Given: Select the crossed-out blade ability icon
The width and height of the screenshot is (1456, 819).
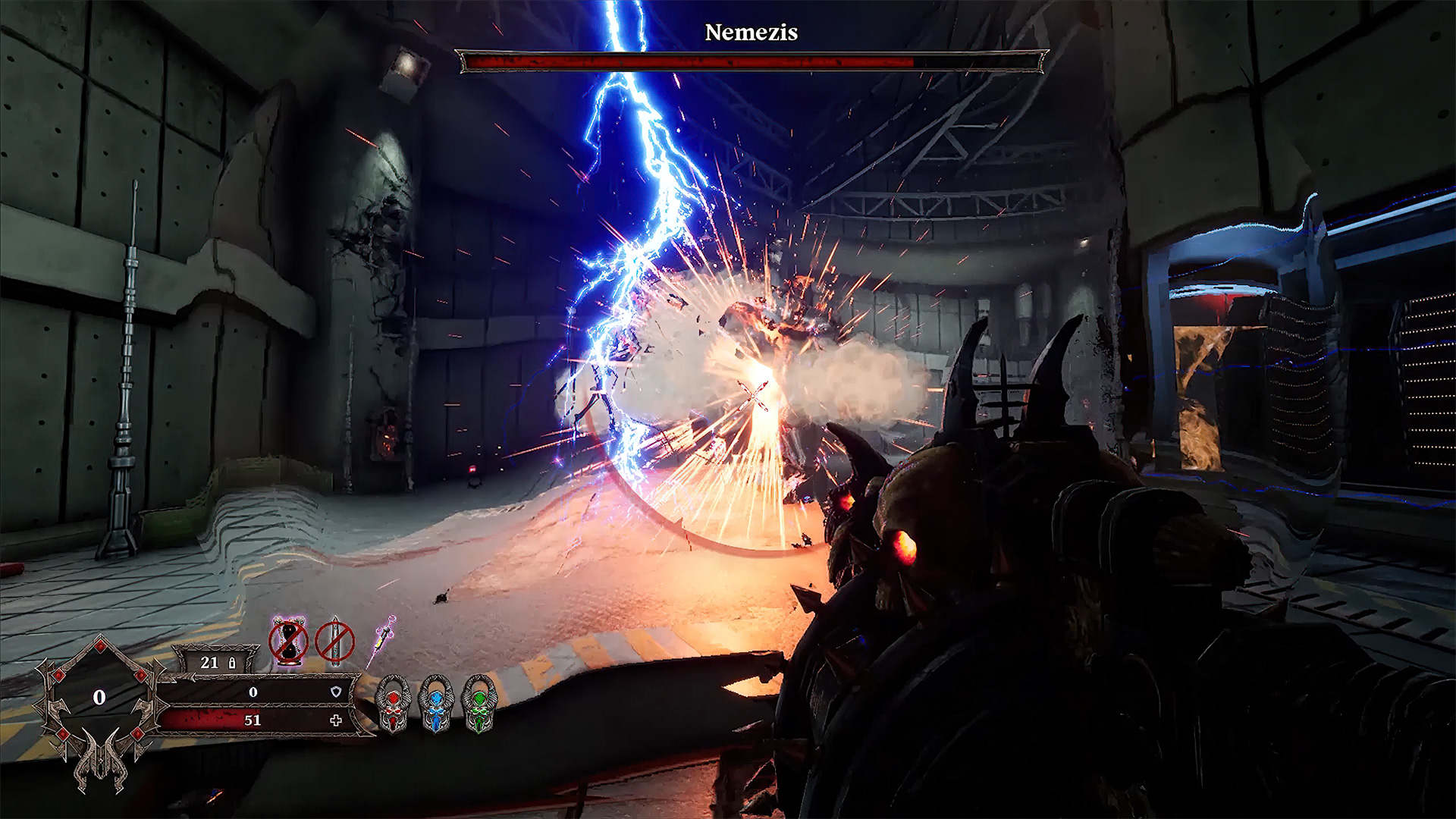Looking at the screenshot, I should pos(334,642).
